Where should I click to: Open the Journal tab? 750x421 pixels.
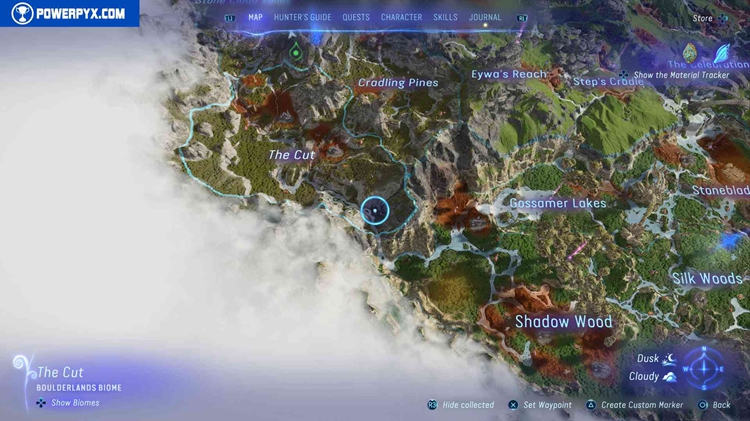485,17
